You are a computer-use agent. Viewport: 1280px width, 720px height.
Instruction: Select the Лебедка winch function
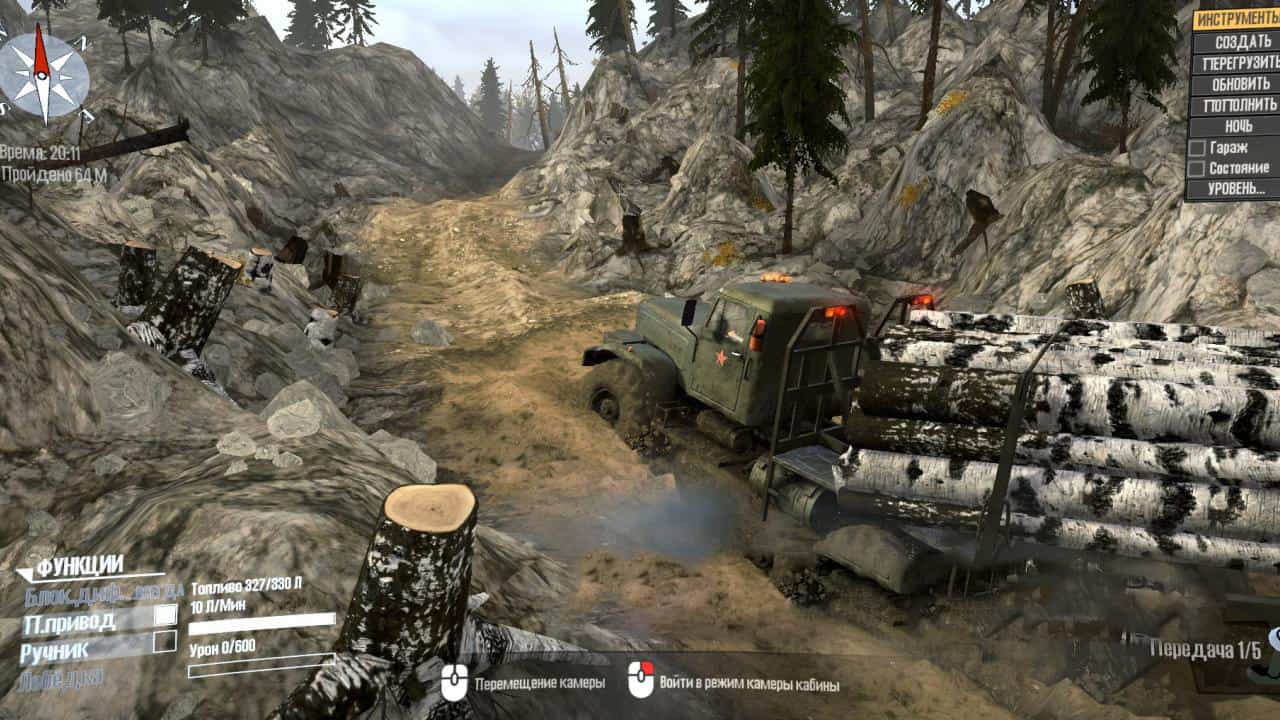pos(60,677)
